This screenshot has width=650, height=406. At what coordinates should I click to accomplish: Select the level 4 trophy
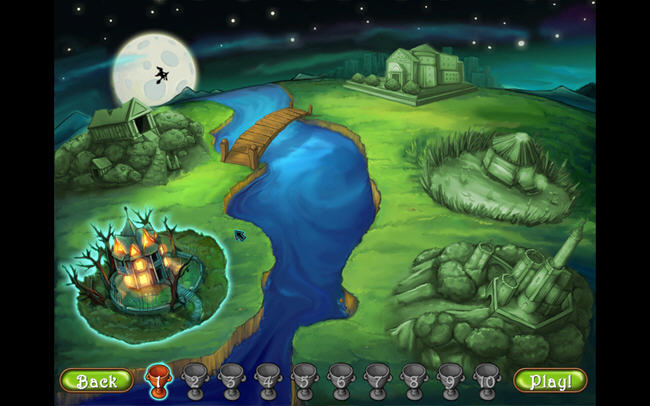coord(267,378)
